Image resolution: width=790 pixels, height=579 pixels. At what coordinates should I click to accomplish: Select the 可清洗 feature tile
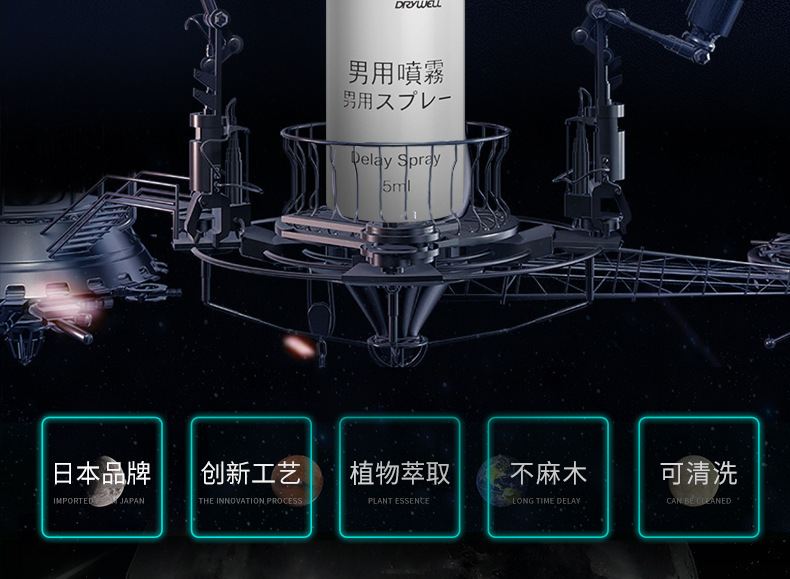(698, 477)
